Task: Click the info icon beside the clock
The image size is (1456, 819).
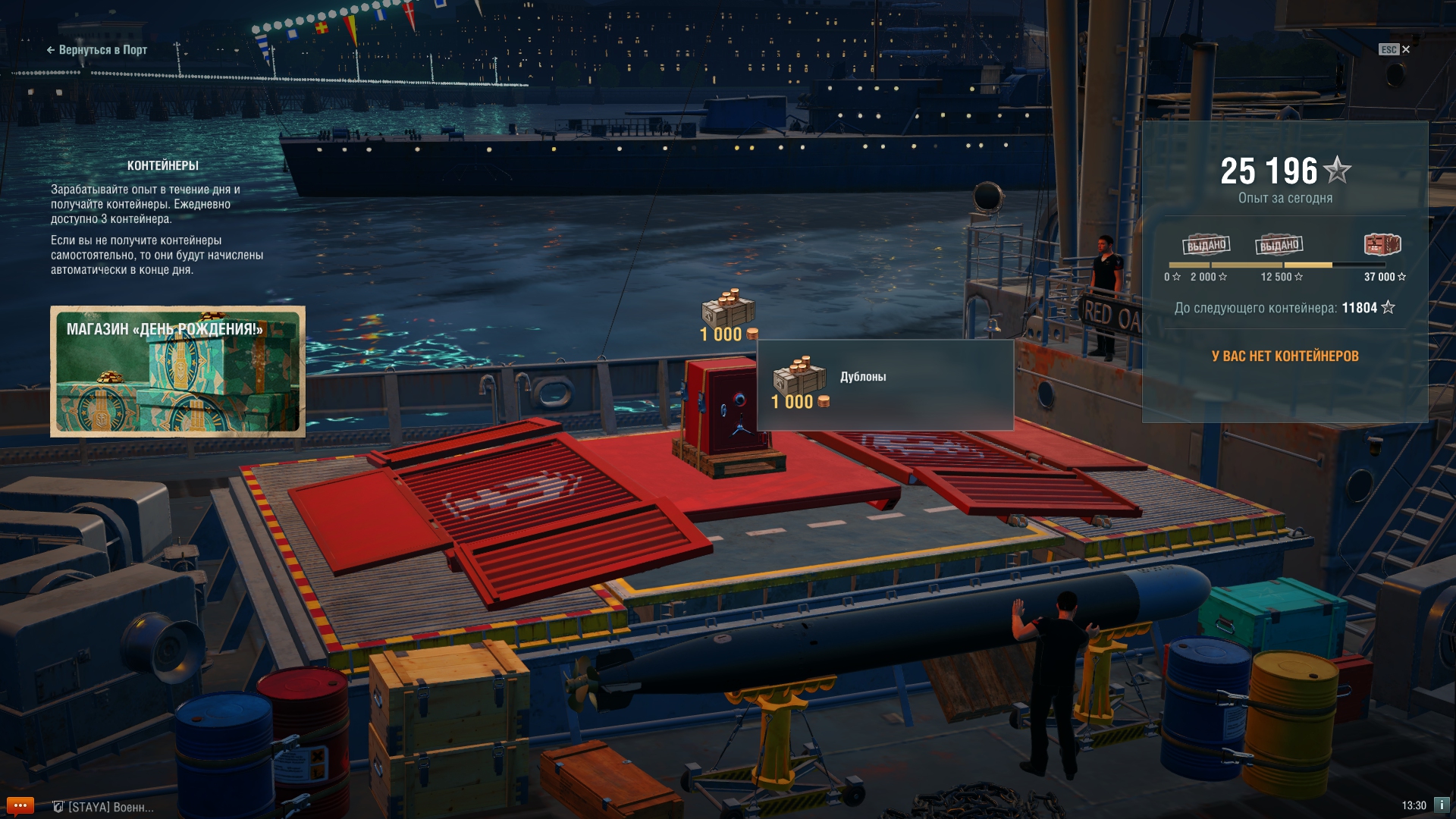Action: click(1442, 805)
